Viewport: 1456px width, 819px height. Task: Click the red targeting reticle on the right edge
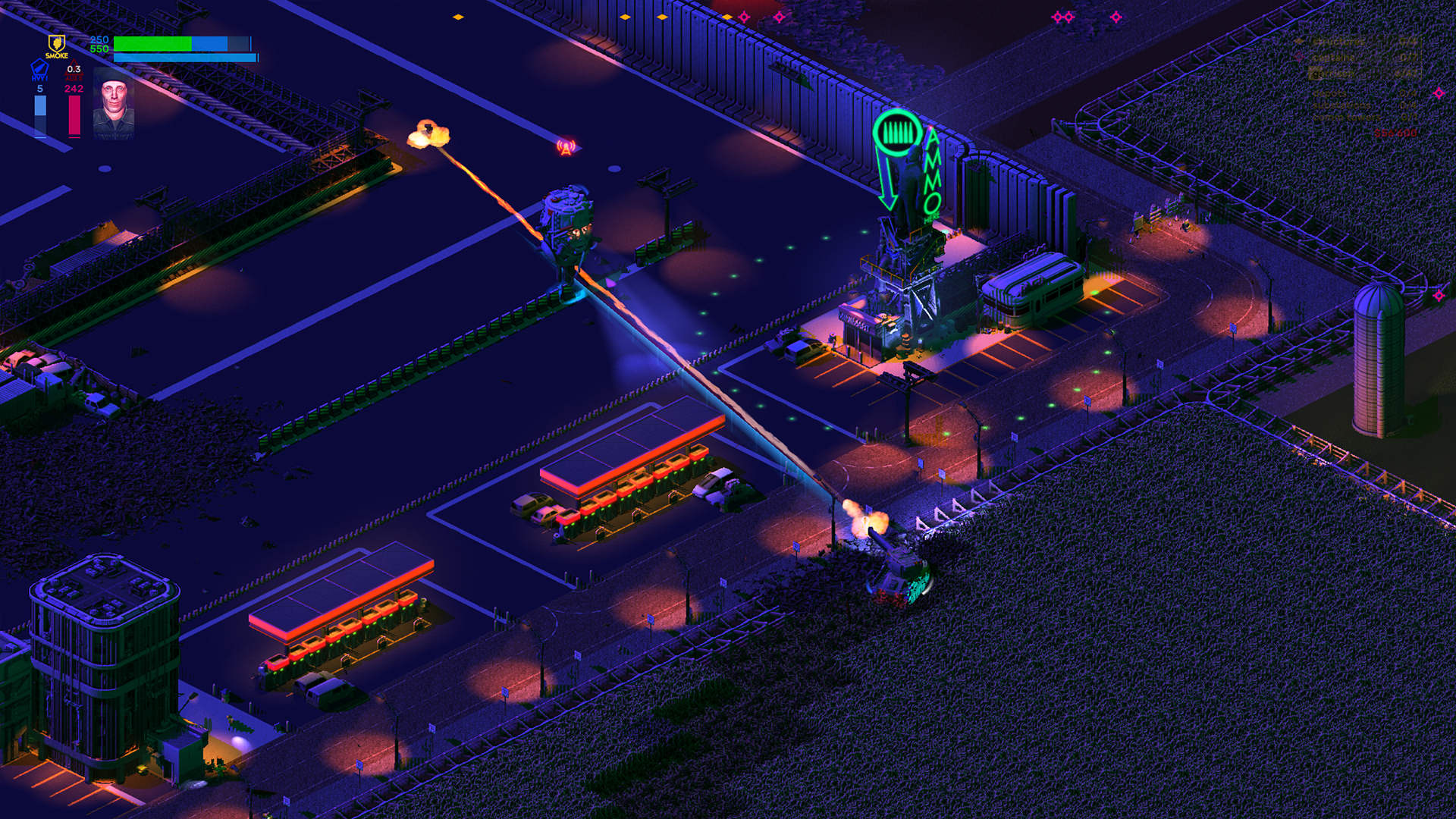coord(1439,94)
